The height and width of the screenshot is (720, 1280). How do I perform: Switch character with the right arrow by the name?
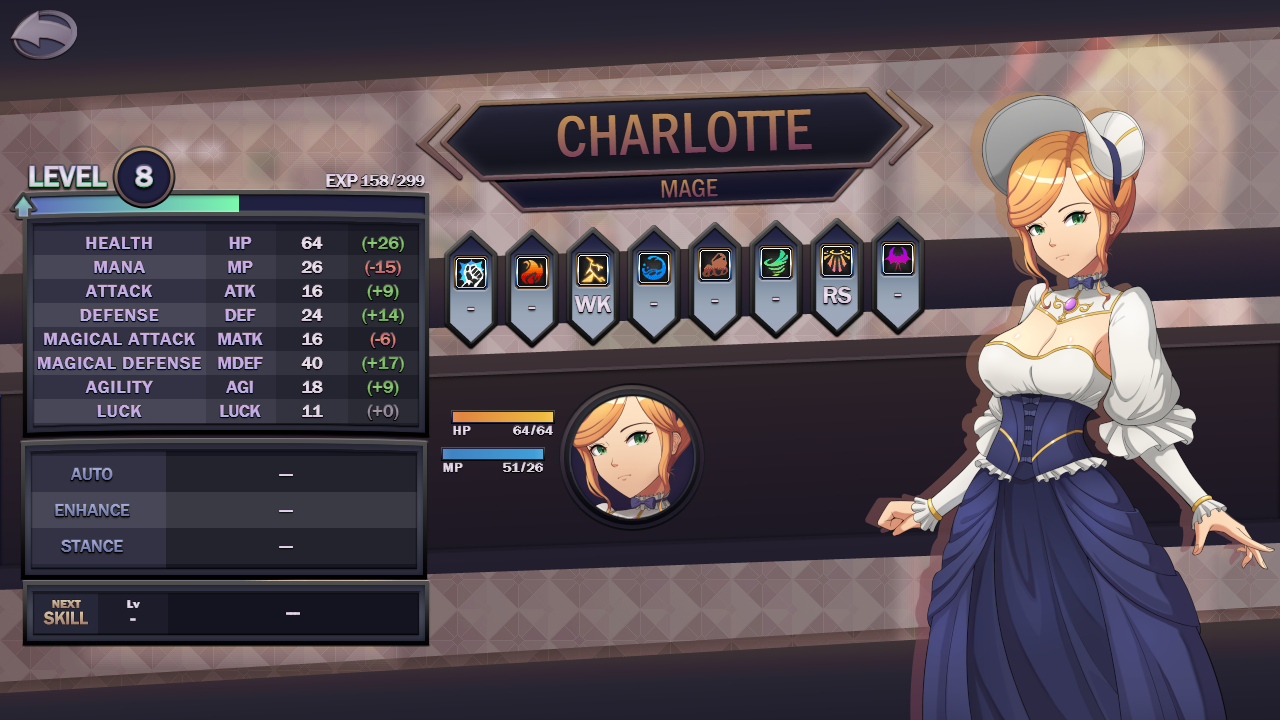pyautogui.click(x=918, y=126)
